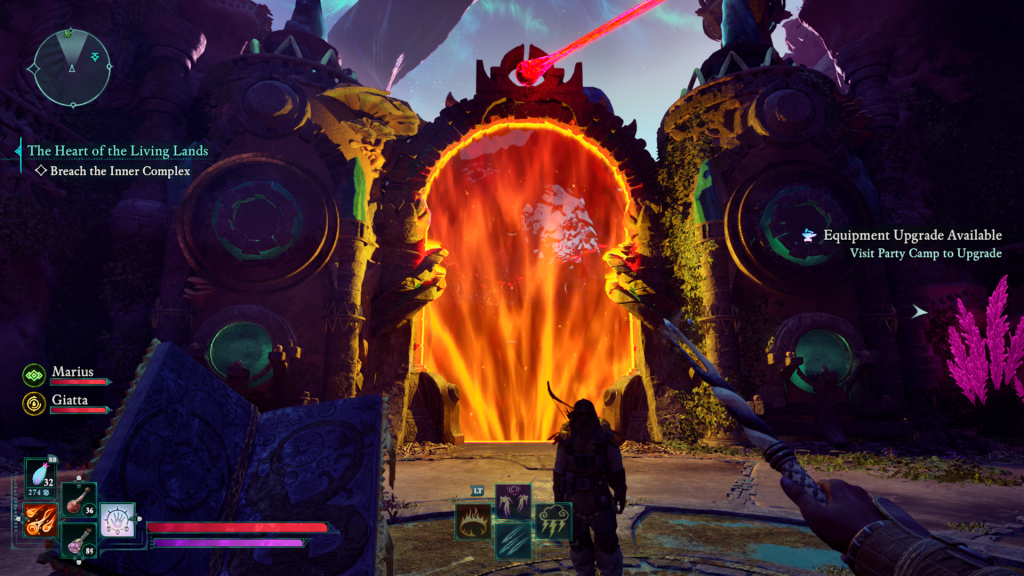Viewport: 1024px width, 576px height.
Task: Cast the lightning storm cloud spell
Action: [553, 521]
